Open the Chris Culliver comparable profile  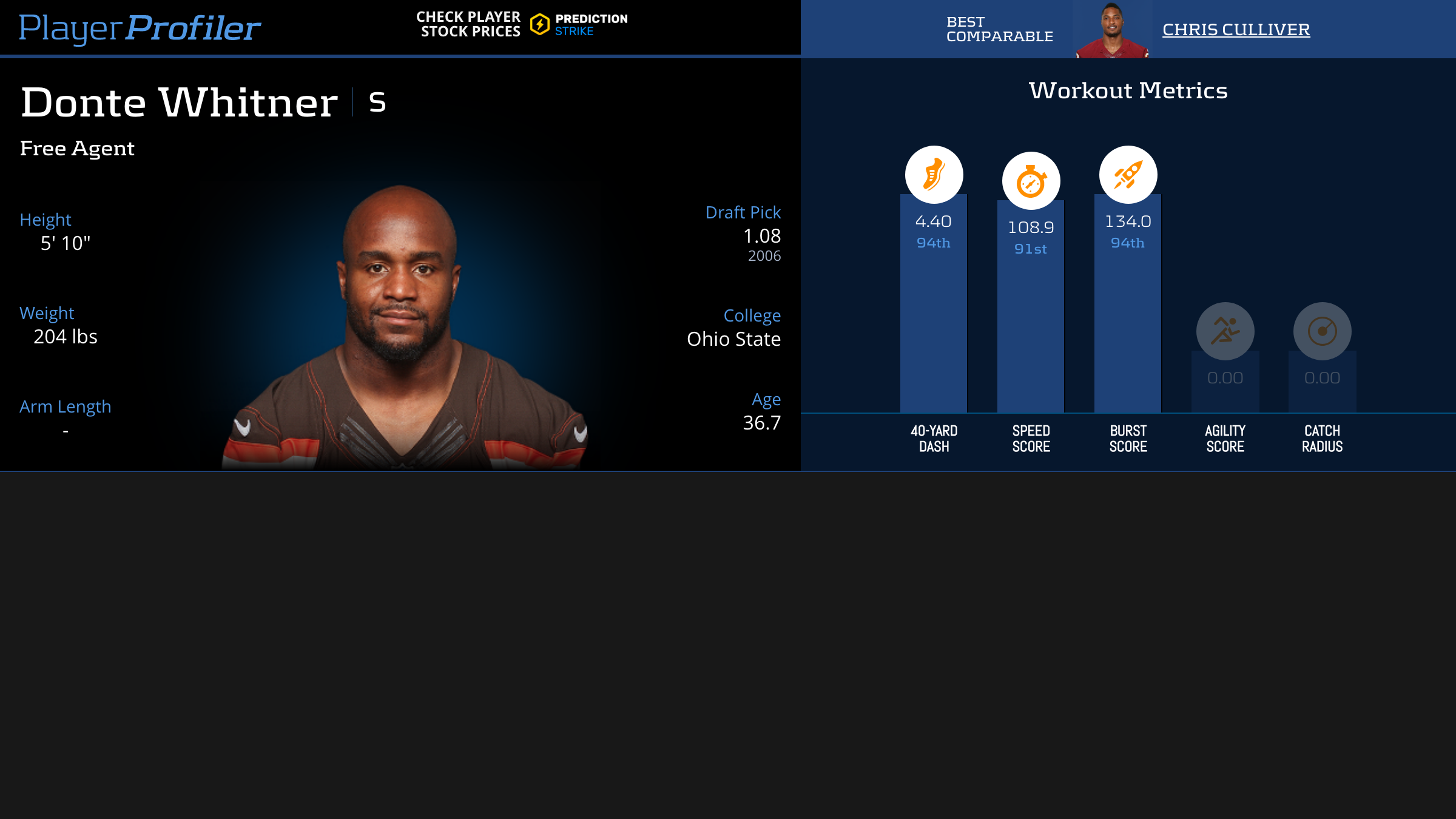click(1236, 29)
